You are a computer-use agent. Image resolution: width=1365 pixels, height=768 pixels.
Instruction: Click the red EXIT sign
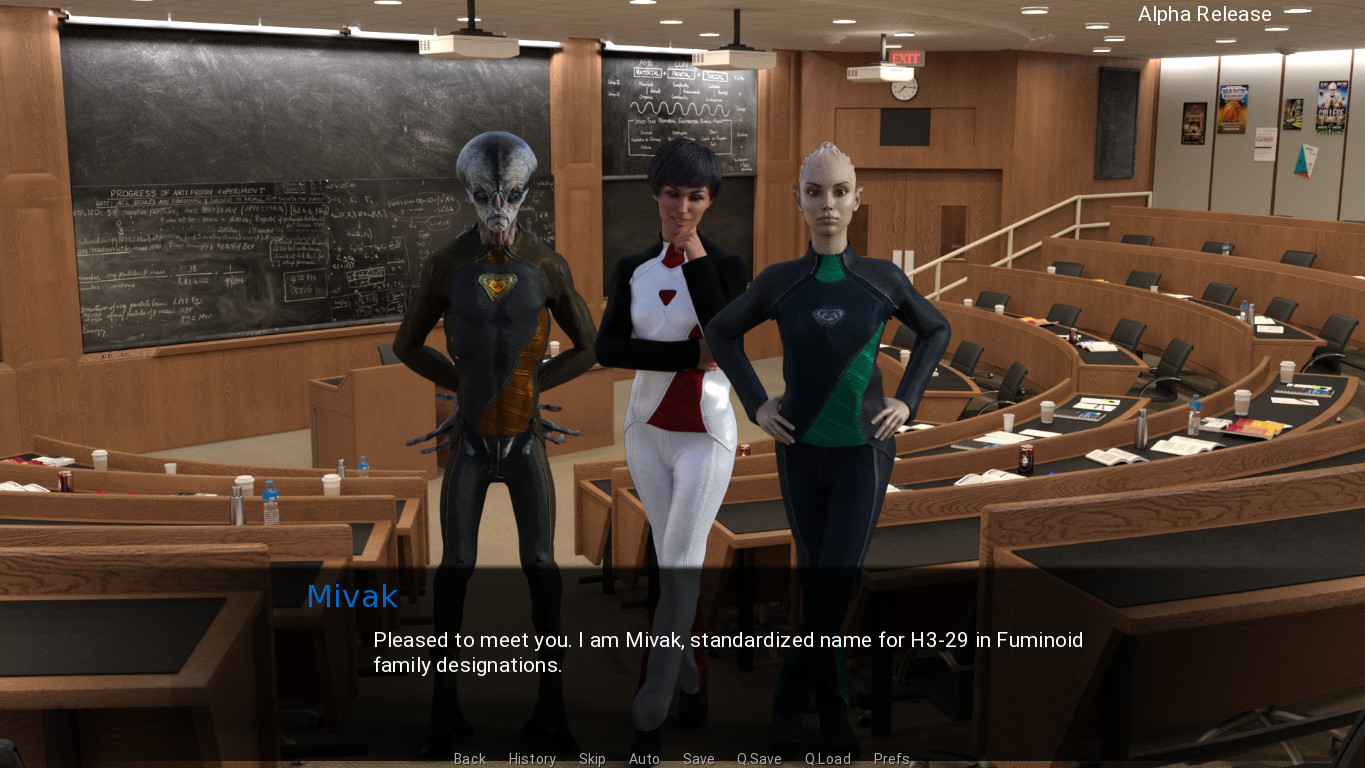click(905, 58)
